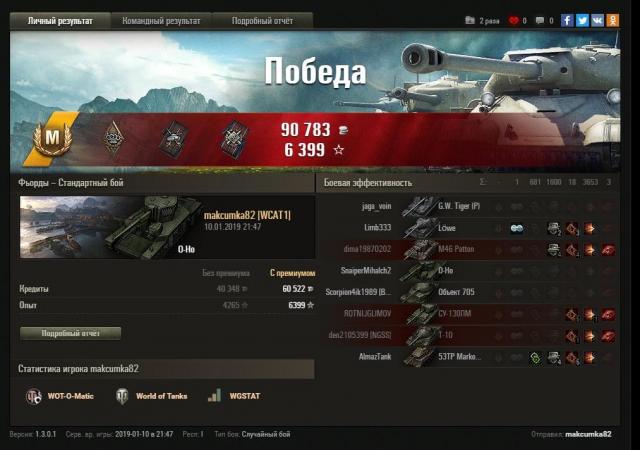Click the Подробный отчет button
Image resolution: width=640 pixels, height=450 pixels.
click(70, 333)
